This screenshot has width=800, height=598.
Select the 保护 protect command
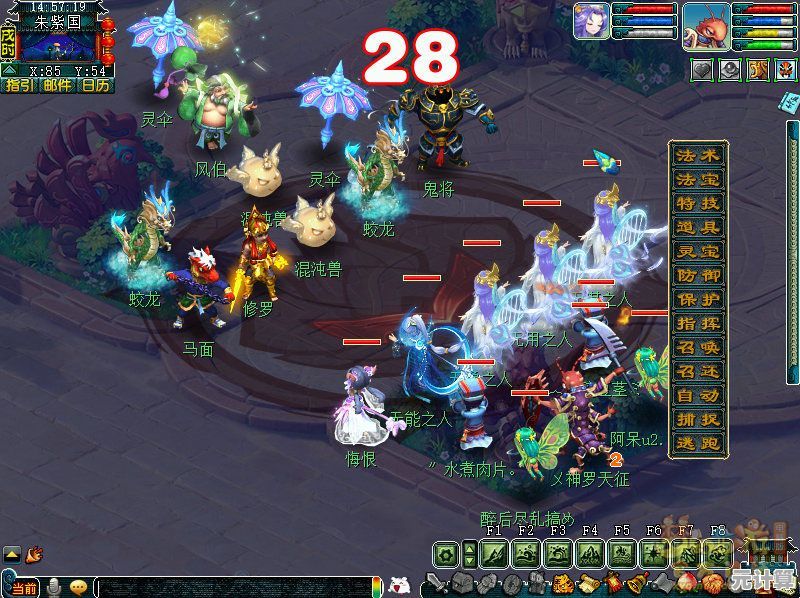(698, 299)
